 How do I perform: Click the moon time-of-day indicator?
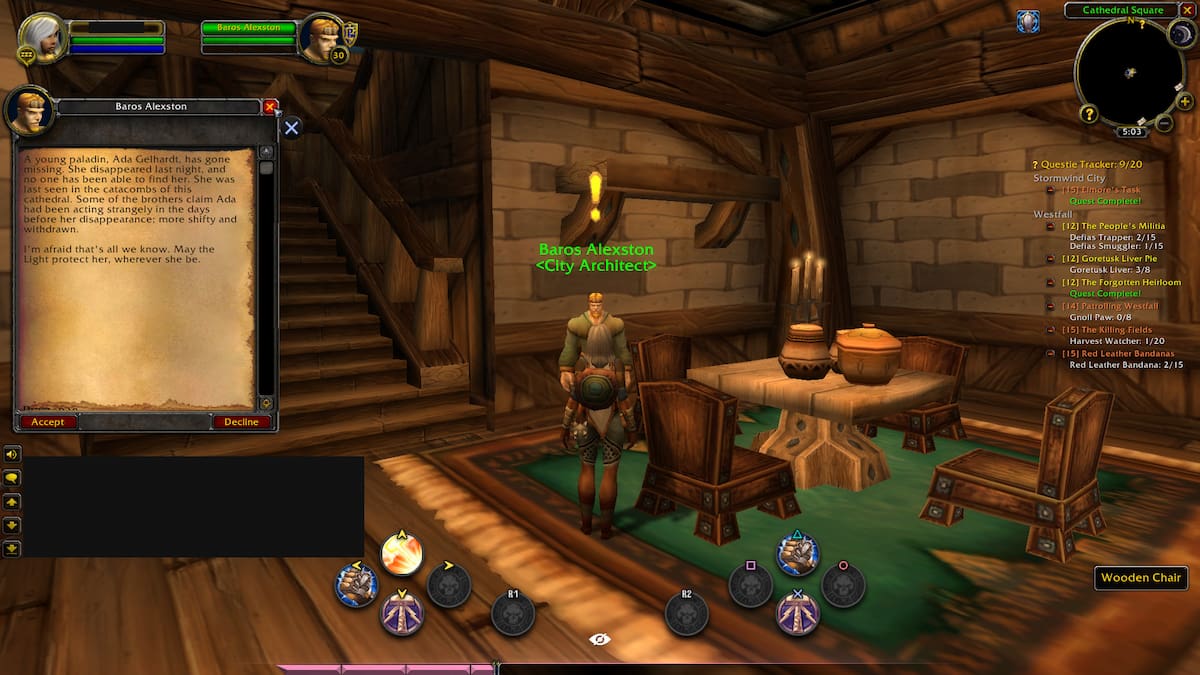coord(1181,33)
